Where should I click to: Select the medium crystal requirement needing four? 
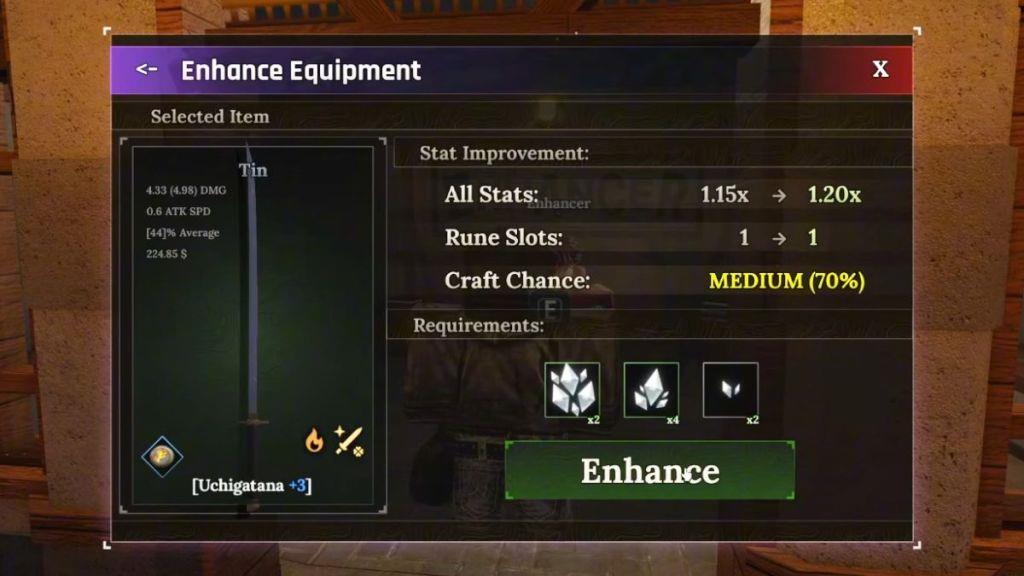click(651, 389)
